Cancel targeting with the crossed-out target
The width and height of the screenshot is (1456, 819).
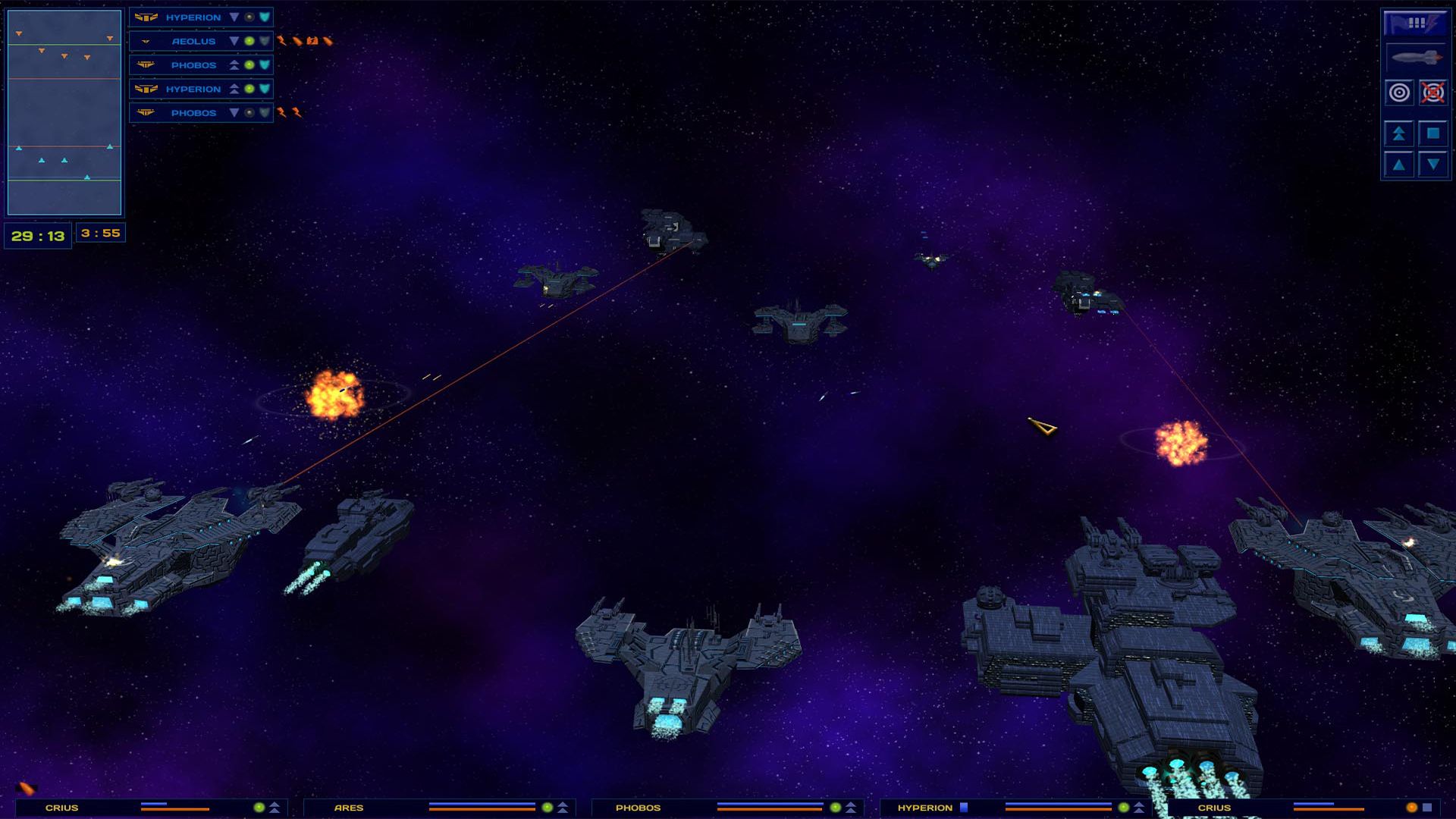(1432, 93)
